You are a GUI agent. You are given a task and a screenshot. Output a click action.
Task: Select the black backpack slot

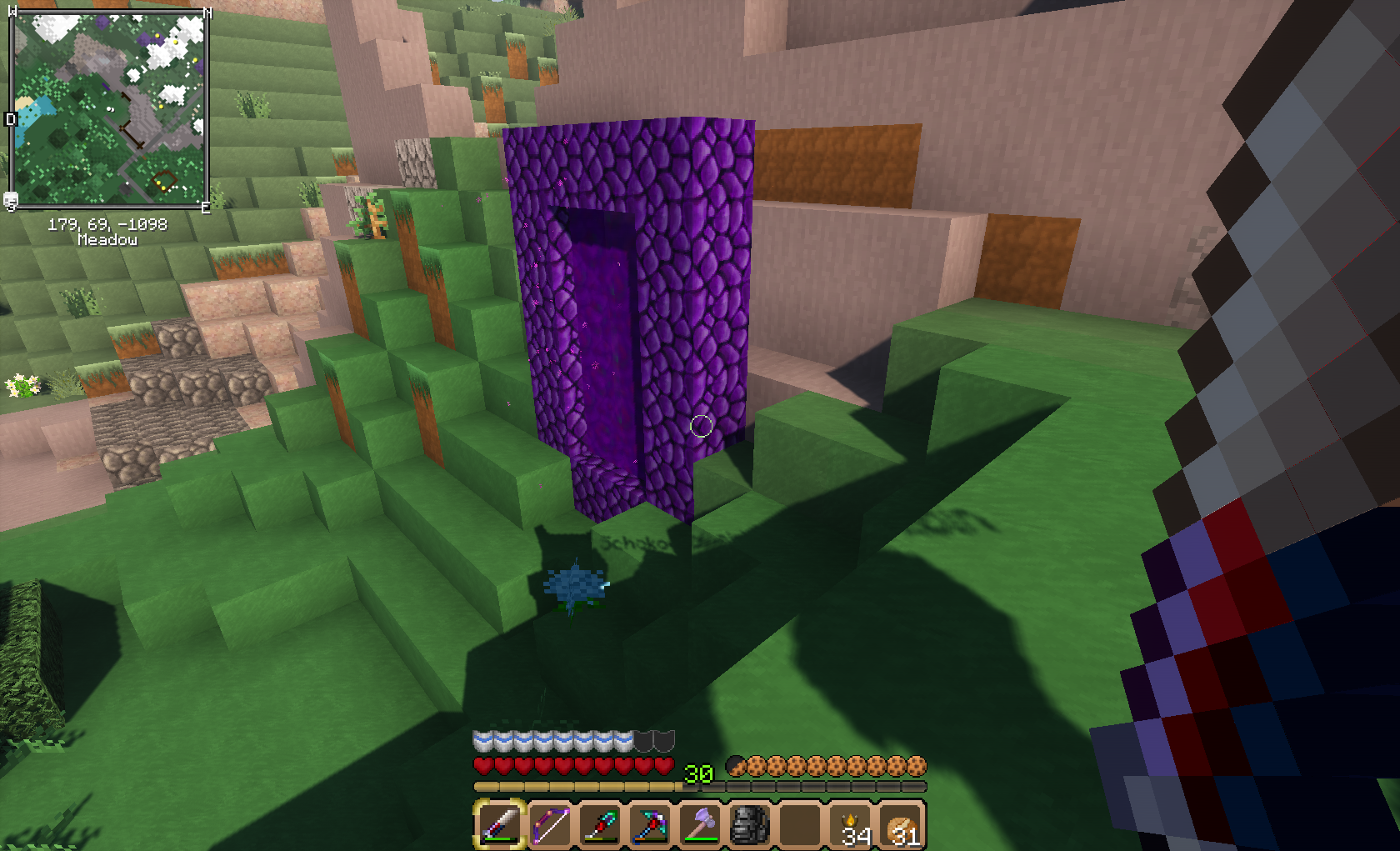coord(750,824)
